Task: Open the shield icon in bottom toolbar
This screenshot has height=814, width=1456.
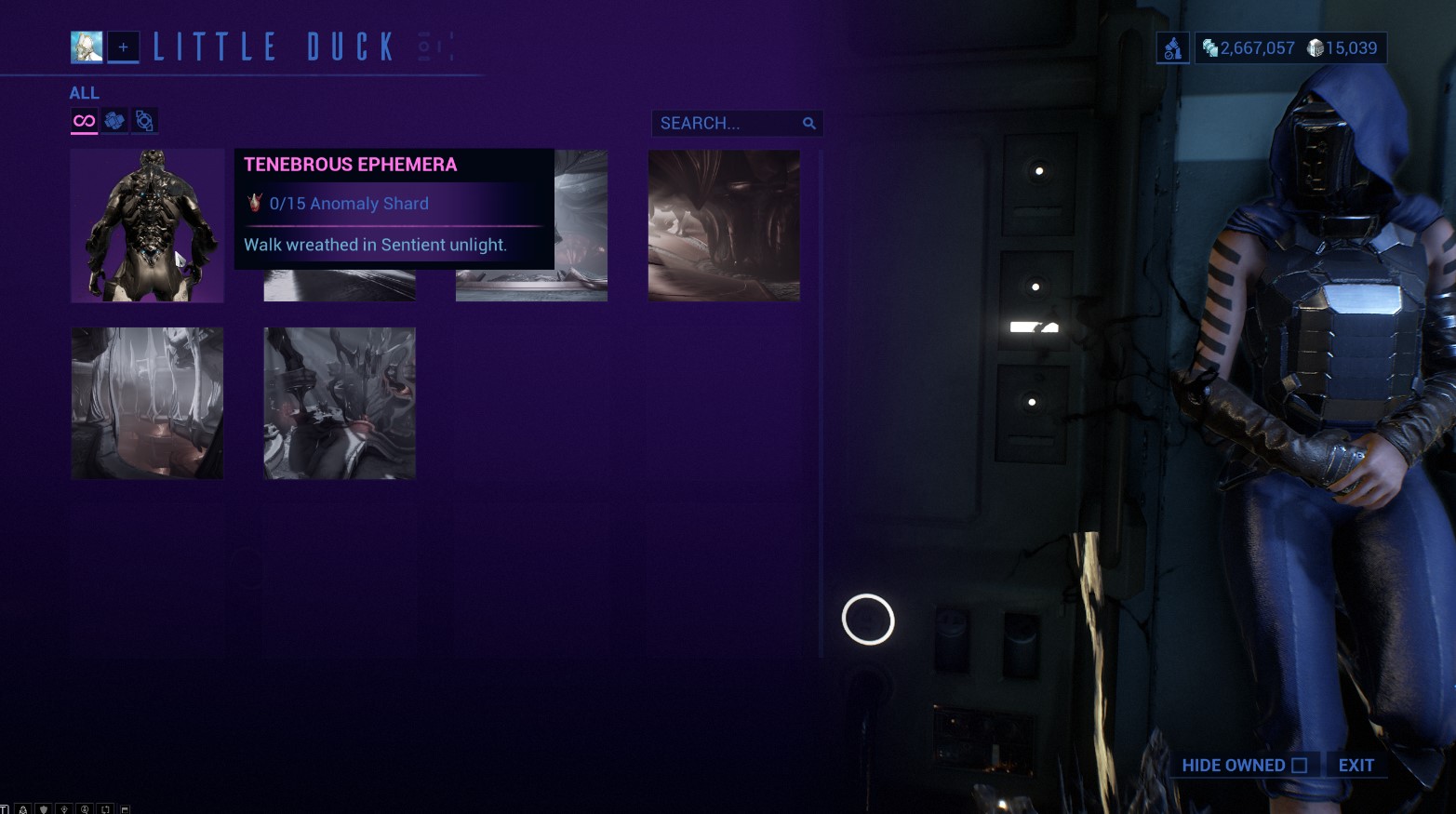Action: pyautogui.click(x=43, y=807)
